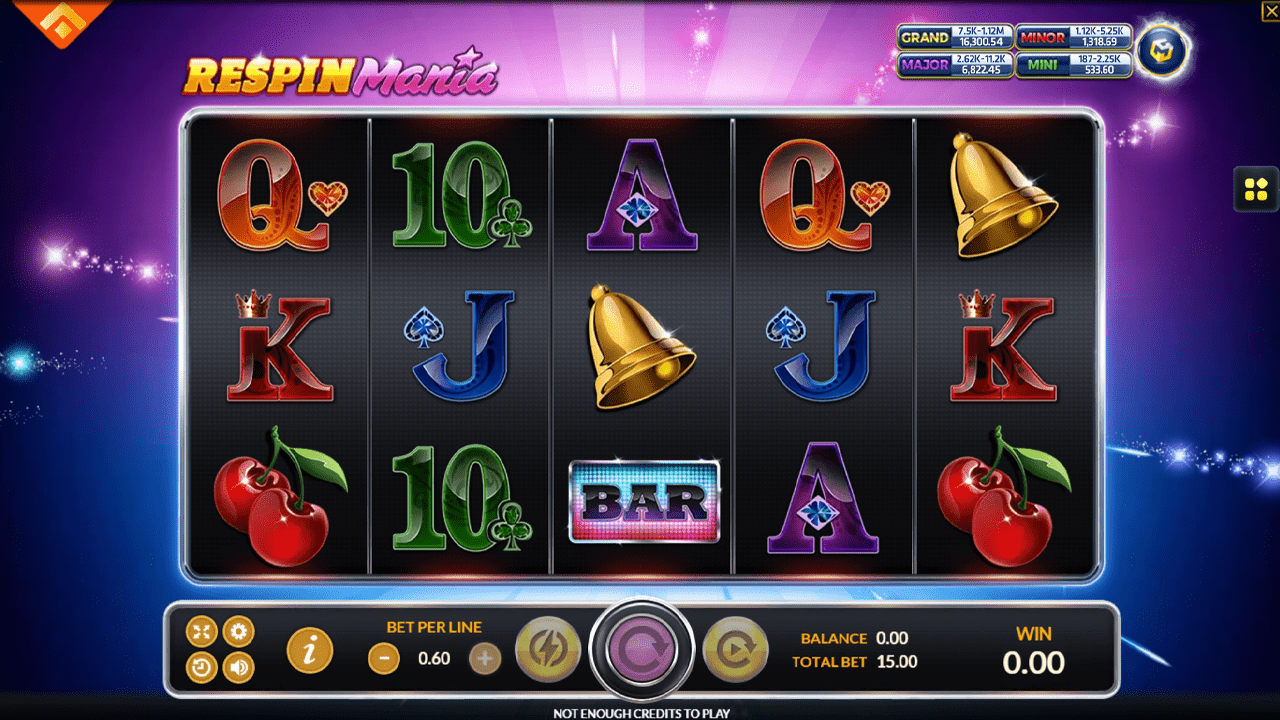Select the MAJOR jackpot display
The width and height of the screenshot is (1280, 720).
tap(955, 66)
